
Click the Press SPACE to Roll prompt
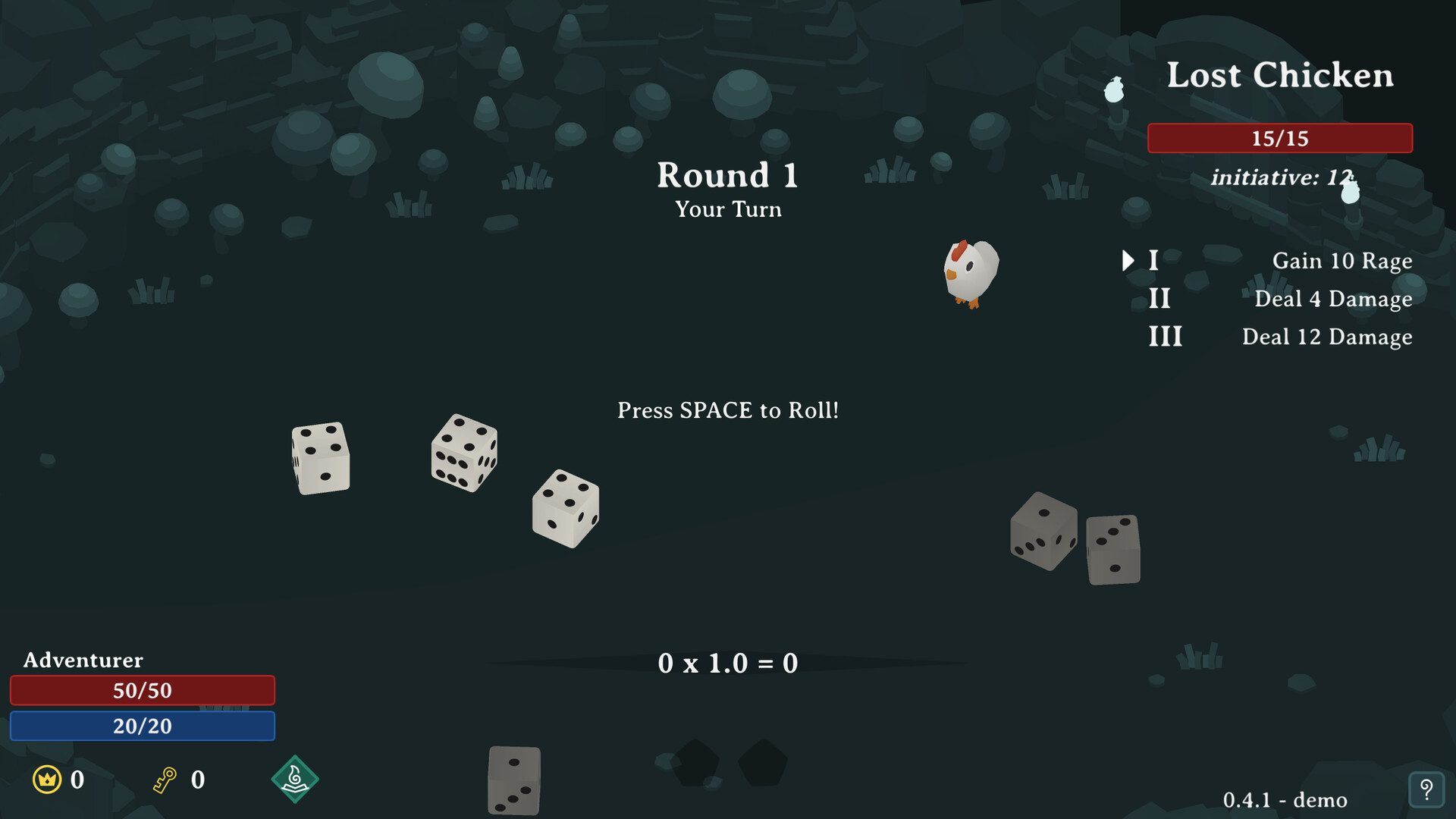727,409
